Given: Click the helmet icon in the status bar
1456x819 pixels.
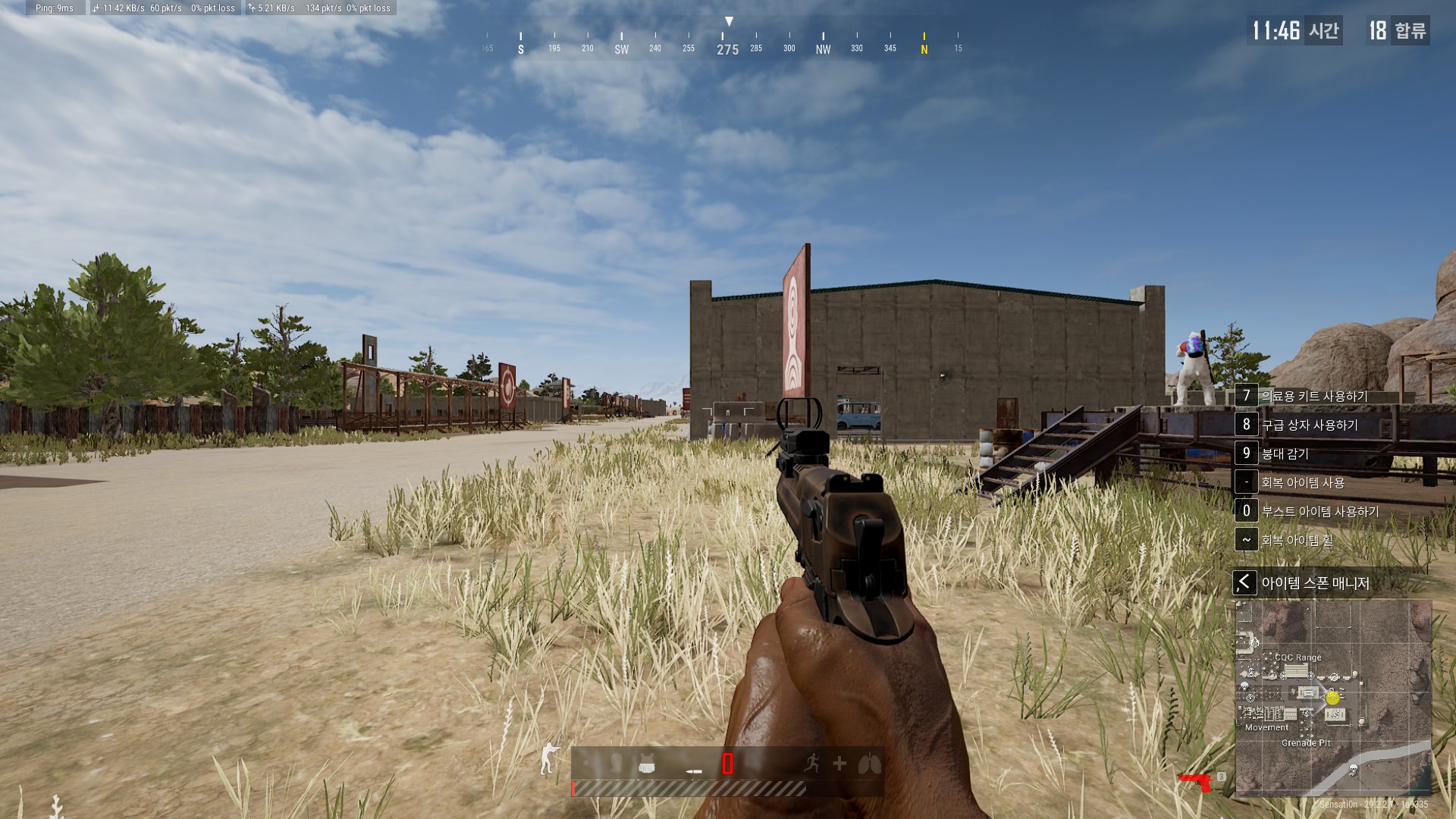Looking at the screenshot, I should click(x=616, y=763).
